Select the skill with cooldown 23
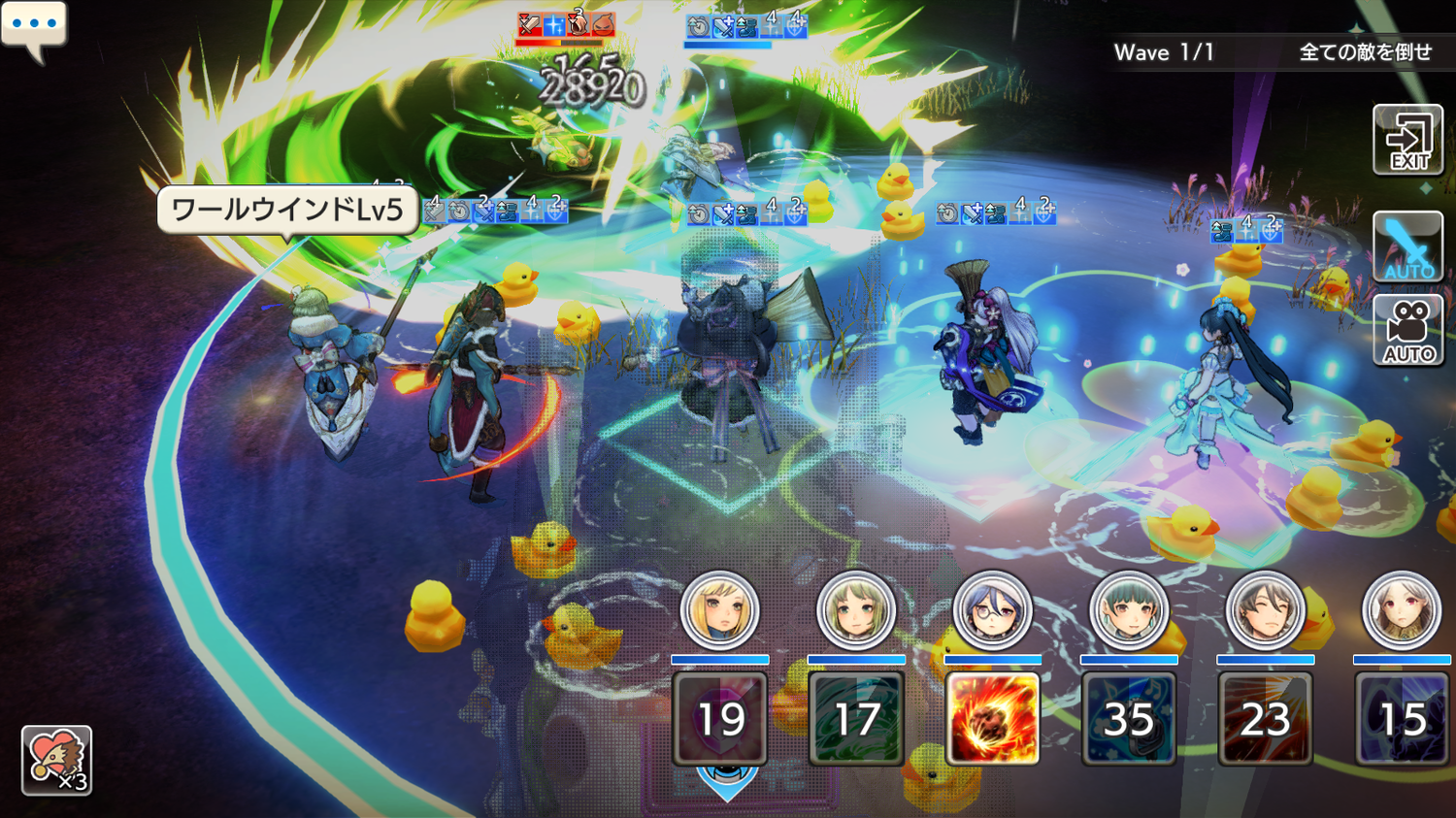This screenshot has width=1456, height=818. [x=1265, y=719]
